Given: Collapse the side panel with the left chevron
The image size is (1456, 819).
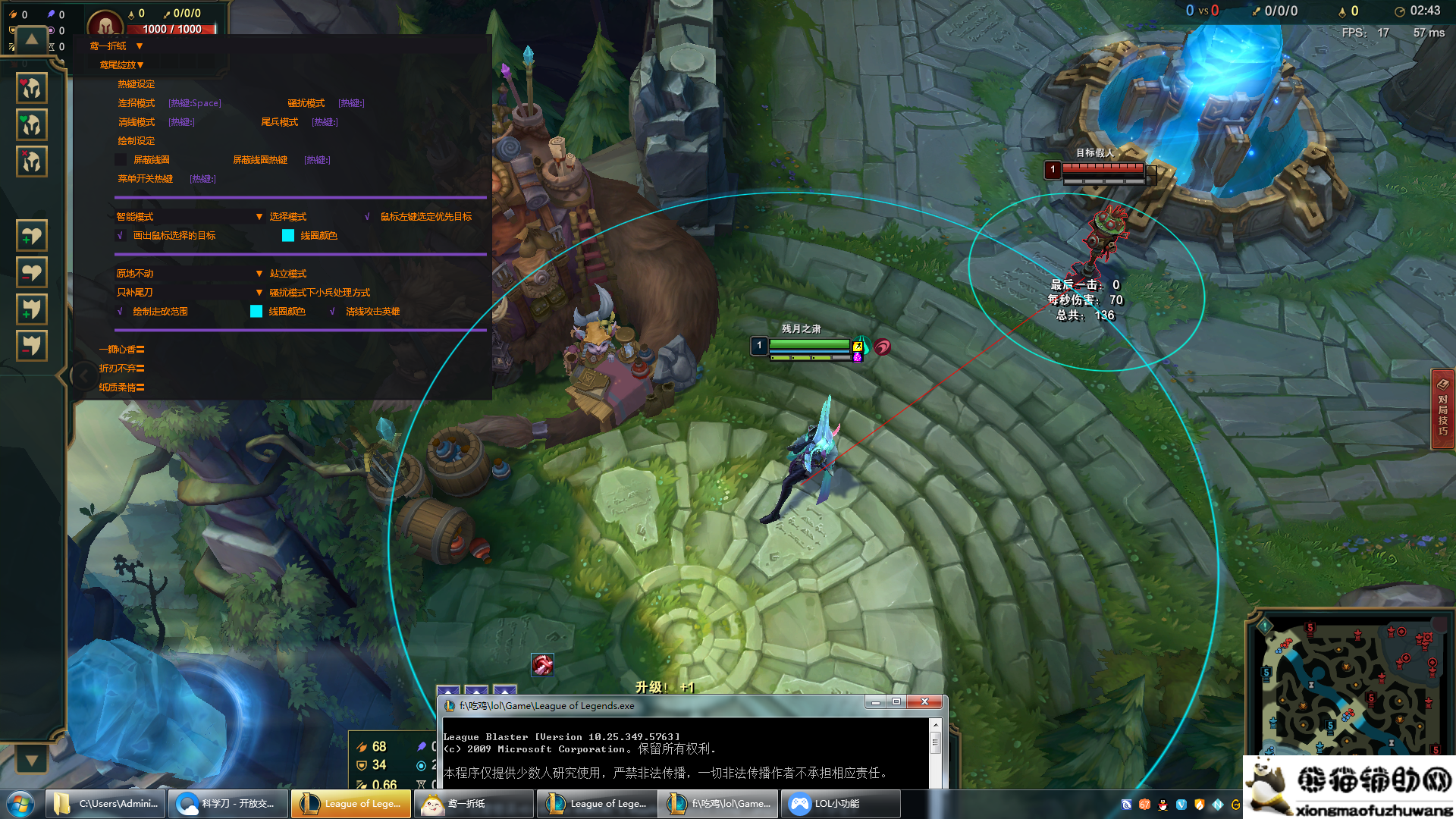Looking at the screenshot, I should coord(82,375).
